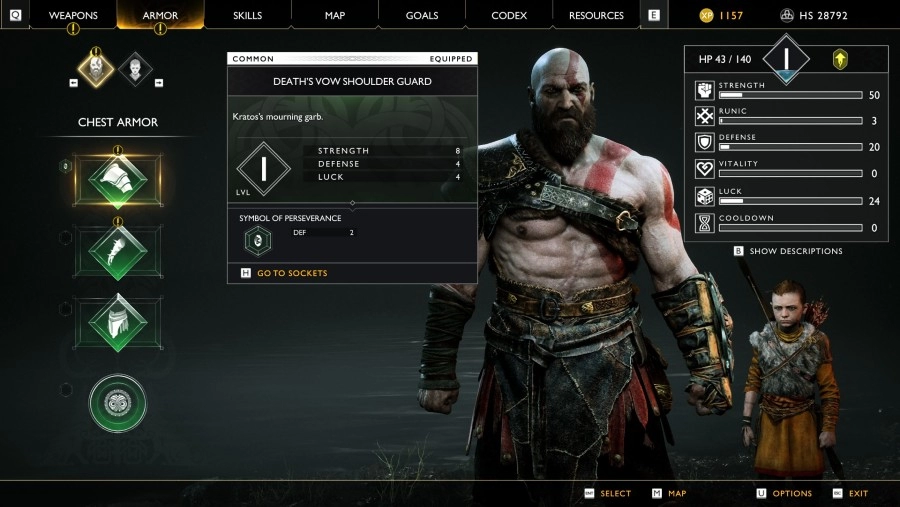
Task: Switch to the Atreus character portrait
Action: [x=138, y=68]
